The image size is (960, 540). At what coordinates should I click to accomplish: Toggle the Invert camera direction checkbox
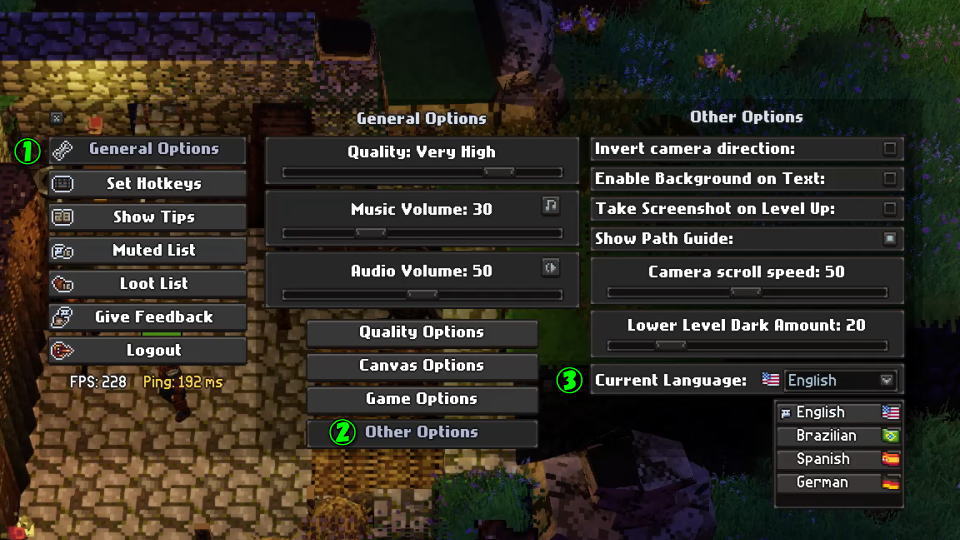tap(889, 149)
